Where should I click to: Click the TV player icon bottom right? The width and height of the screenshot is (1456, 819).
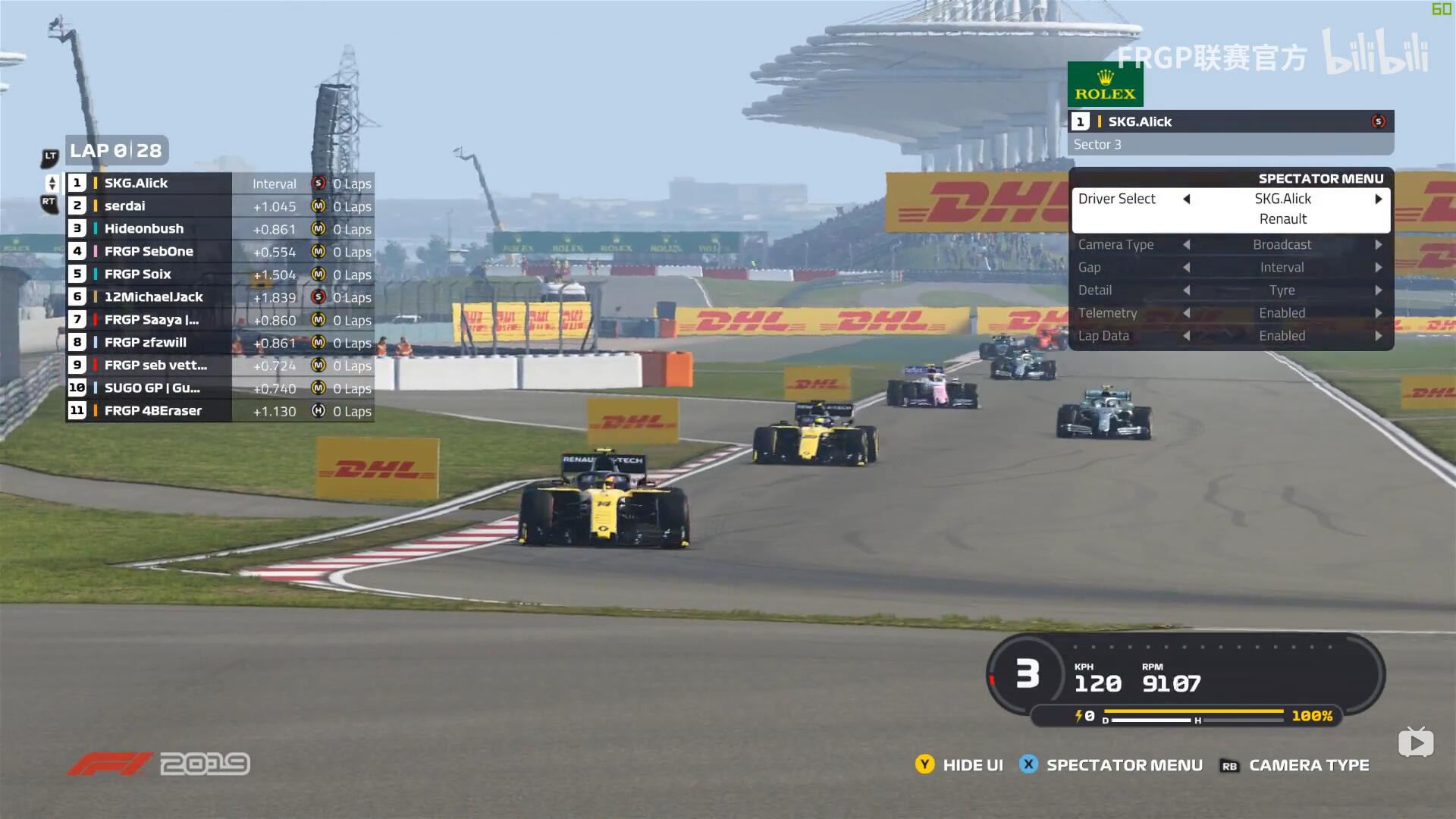tap(1417, 742)
